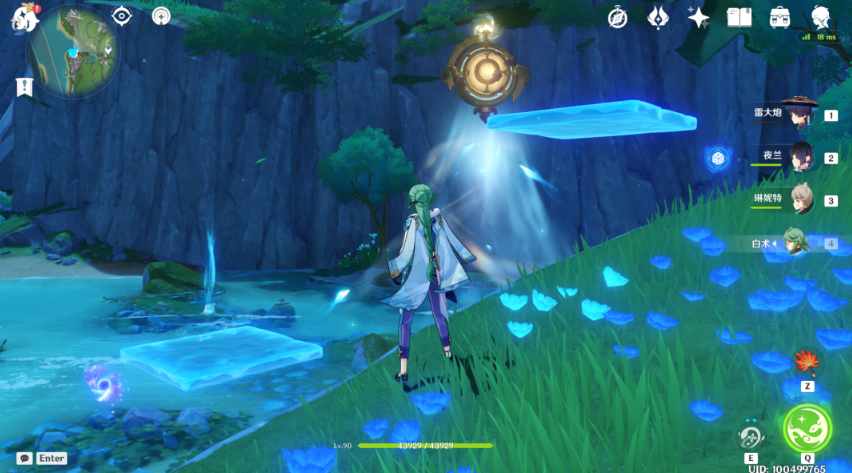Open the quest log banner icon
Viewport: 852px width, 473px height.
[25, 87]
